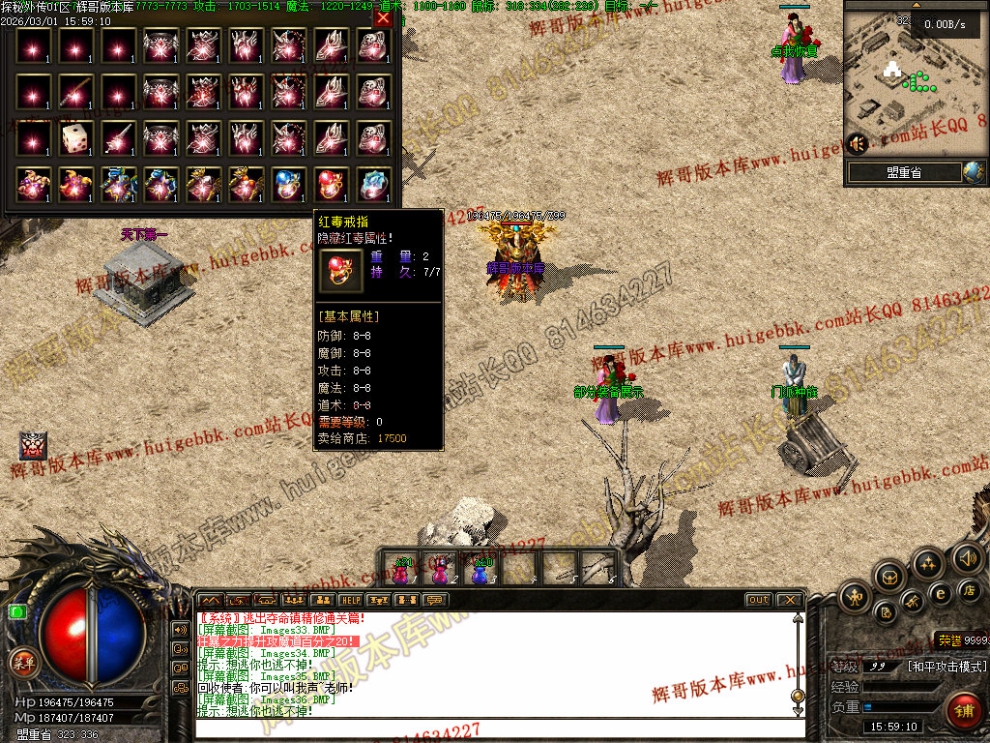Toggle the speaker sound button near the compass
Viewport: 990px width, 743px height.
(x=966, y=557)
